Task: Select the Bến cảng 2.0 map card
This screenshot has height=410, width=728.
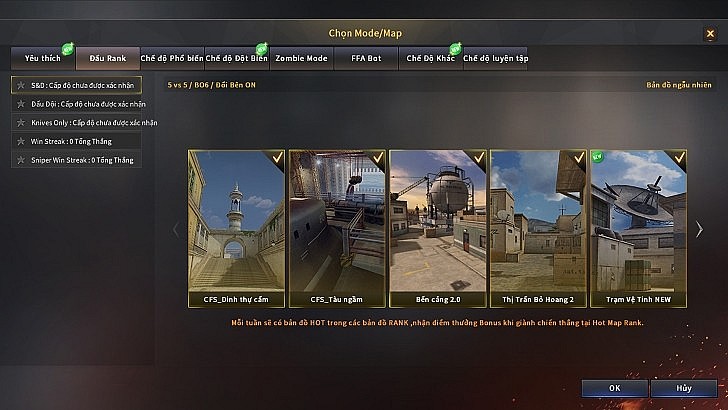Action: coord(437,227)
